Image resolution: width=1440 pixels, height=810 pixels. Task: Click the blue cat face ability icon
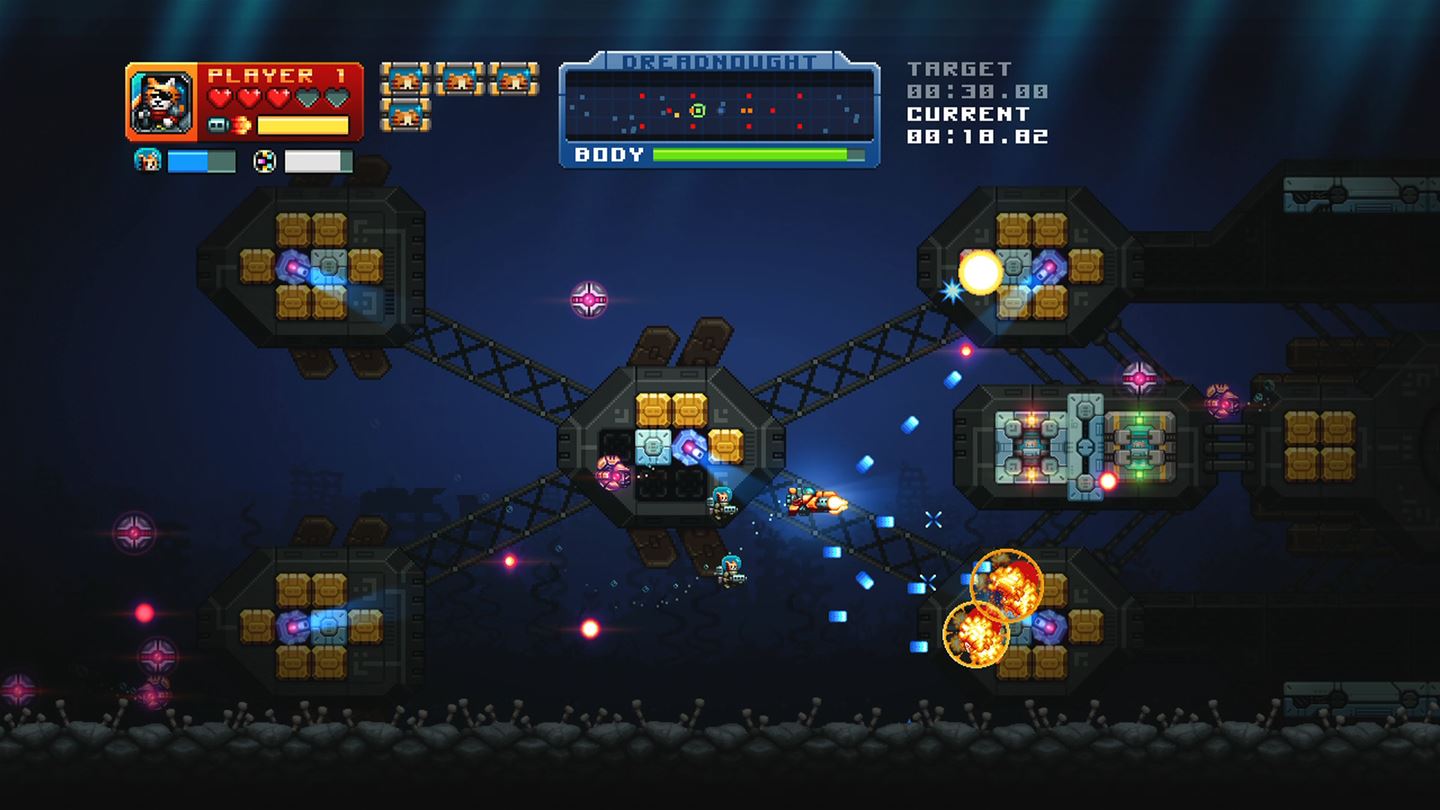tap(147, 161)
